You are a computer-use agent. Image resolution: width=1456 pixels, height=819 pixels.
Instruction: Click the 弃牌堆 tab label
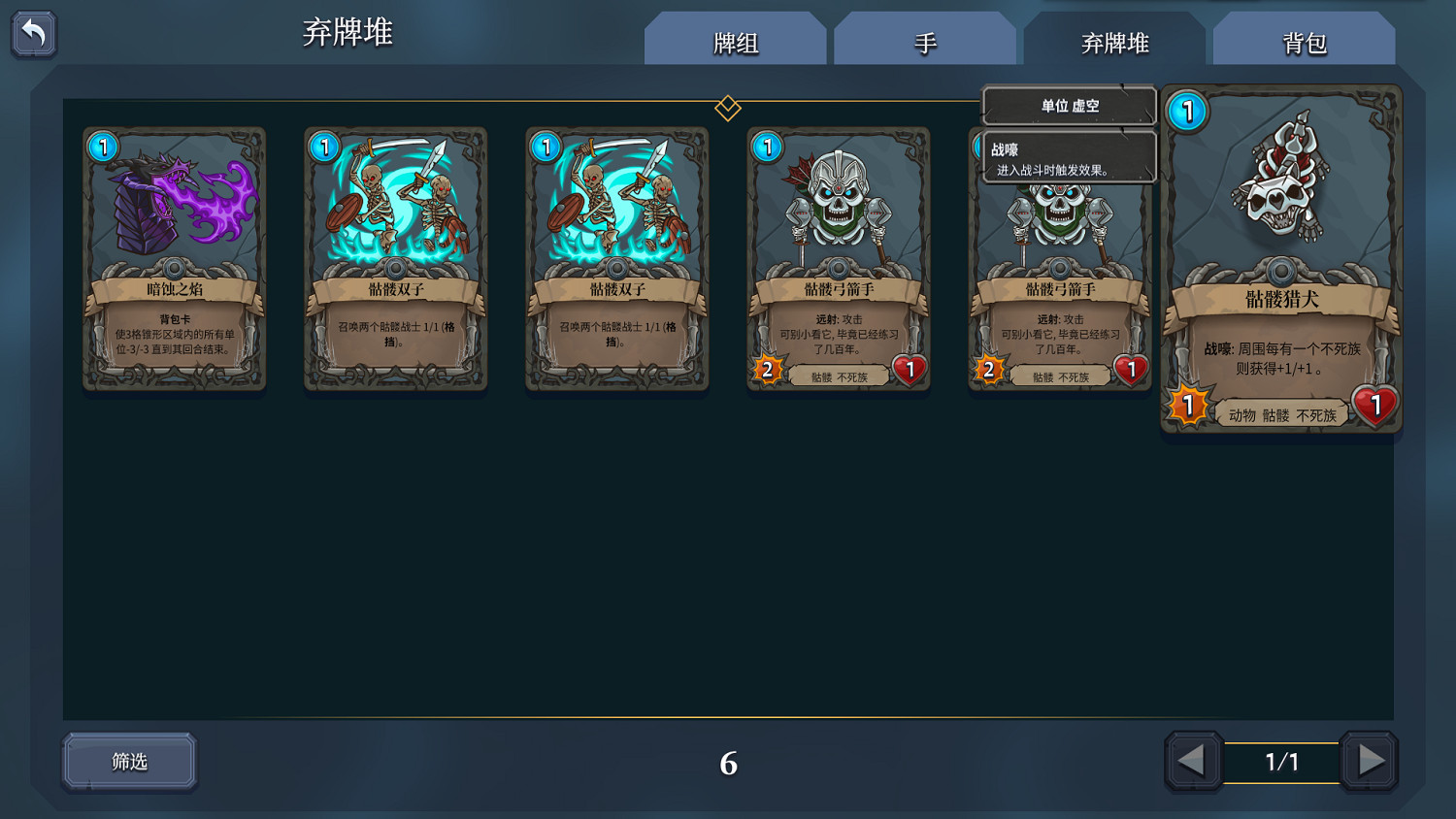1114,41
